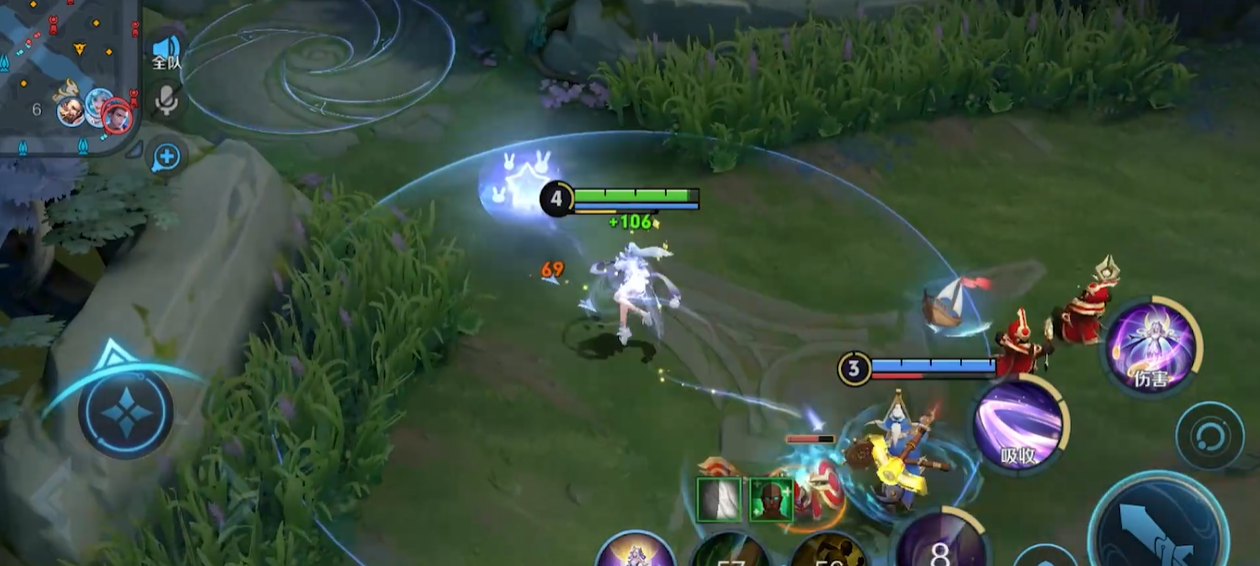Viewport: 1260px width, 566px height.
Task: Click the masked face green-bordered icon
Action: [x=770, y=499]
